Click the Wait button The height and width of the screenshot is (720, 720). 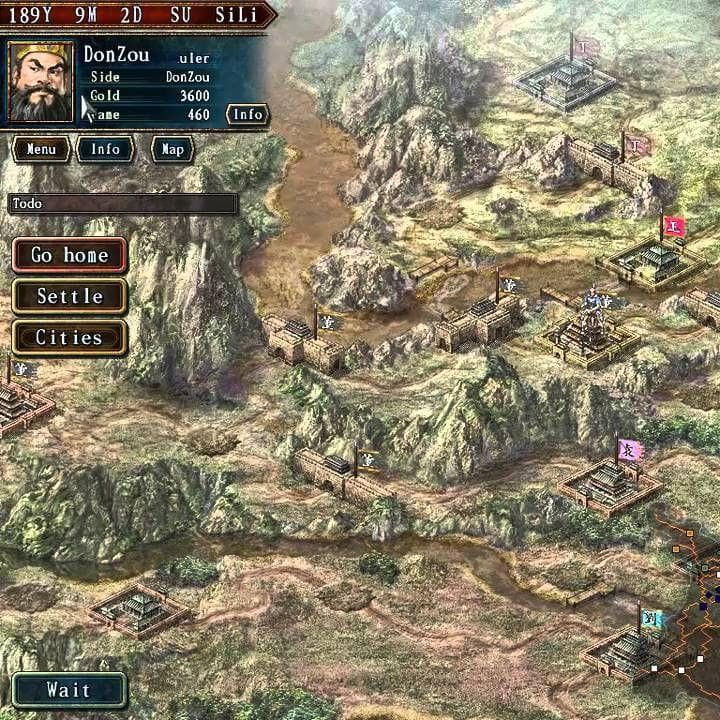[x=68, y=690]
